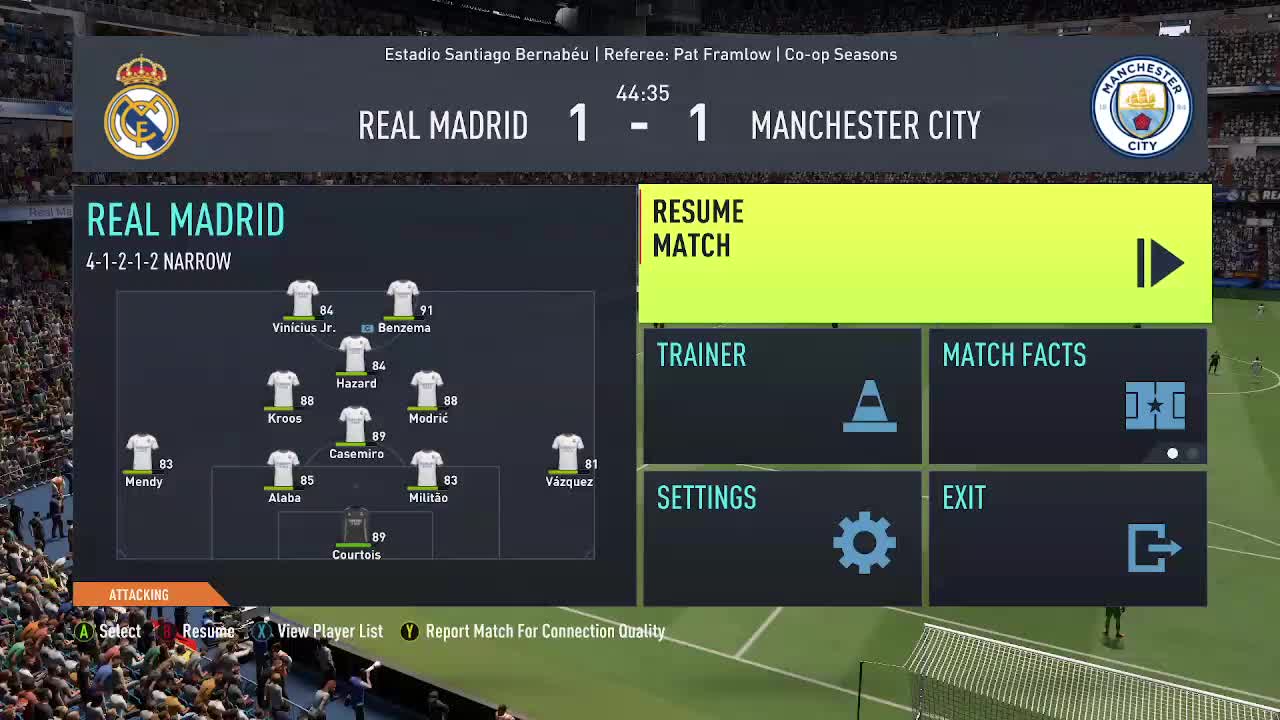Select Casemiro in the formation
The height and width of the screenshot is (720, 1280).
(355, 431)
